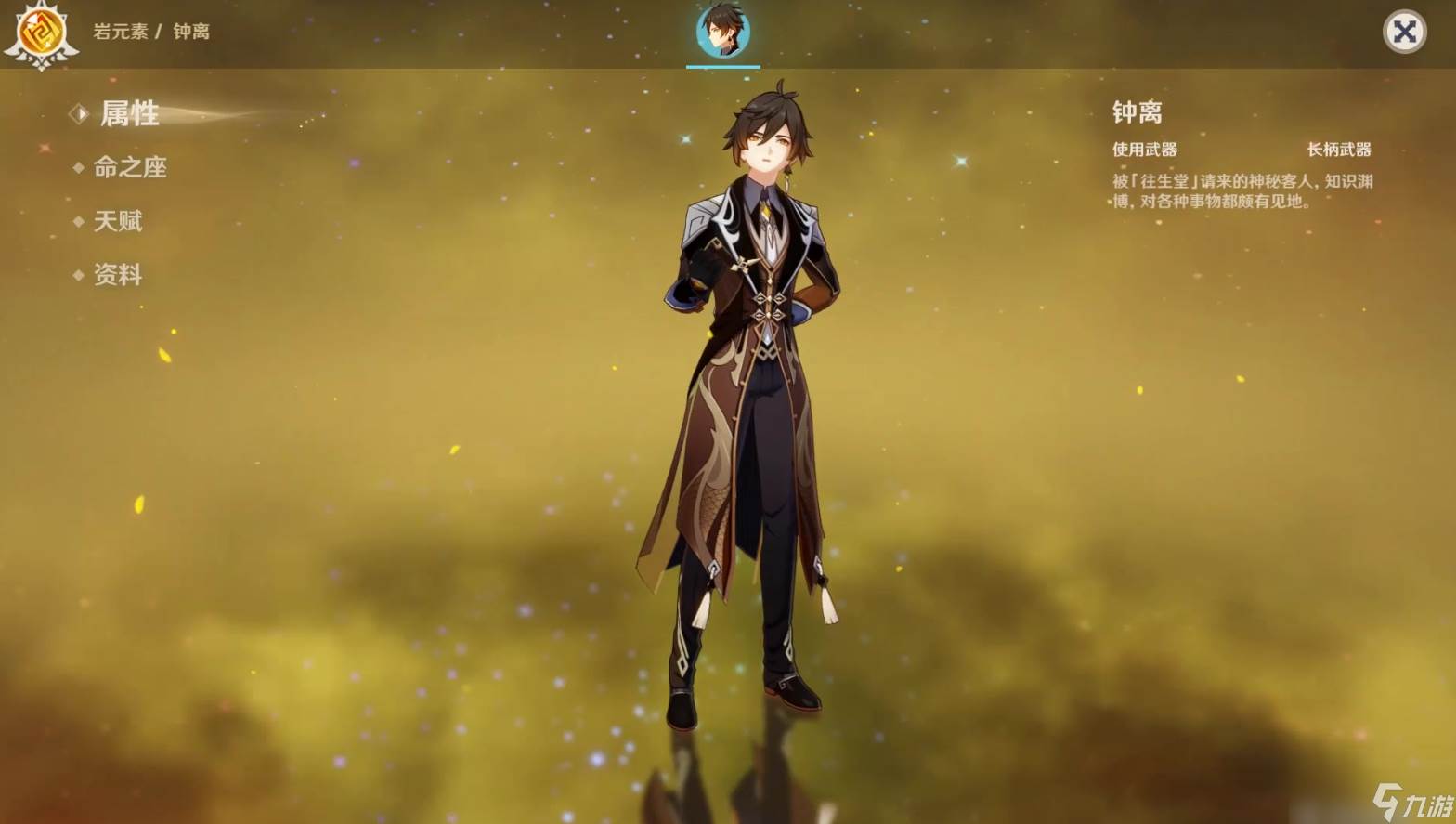Switch to the 天赋 talents menu
Screen dimensions: 1456x824
(x=117, y=221)
